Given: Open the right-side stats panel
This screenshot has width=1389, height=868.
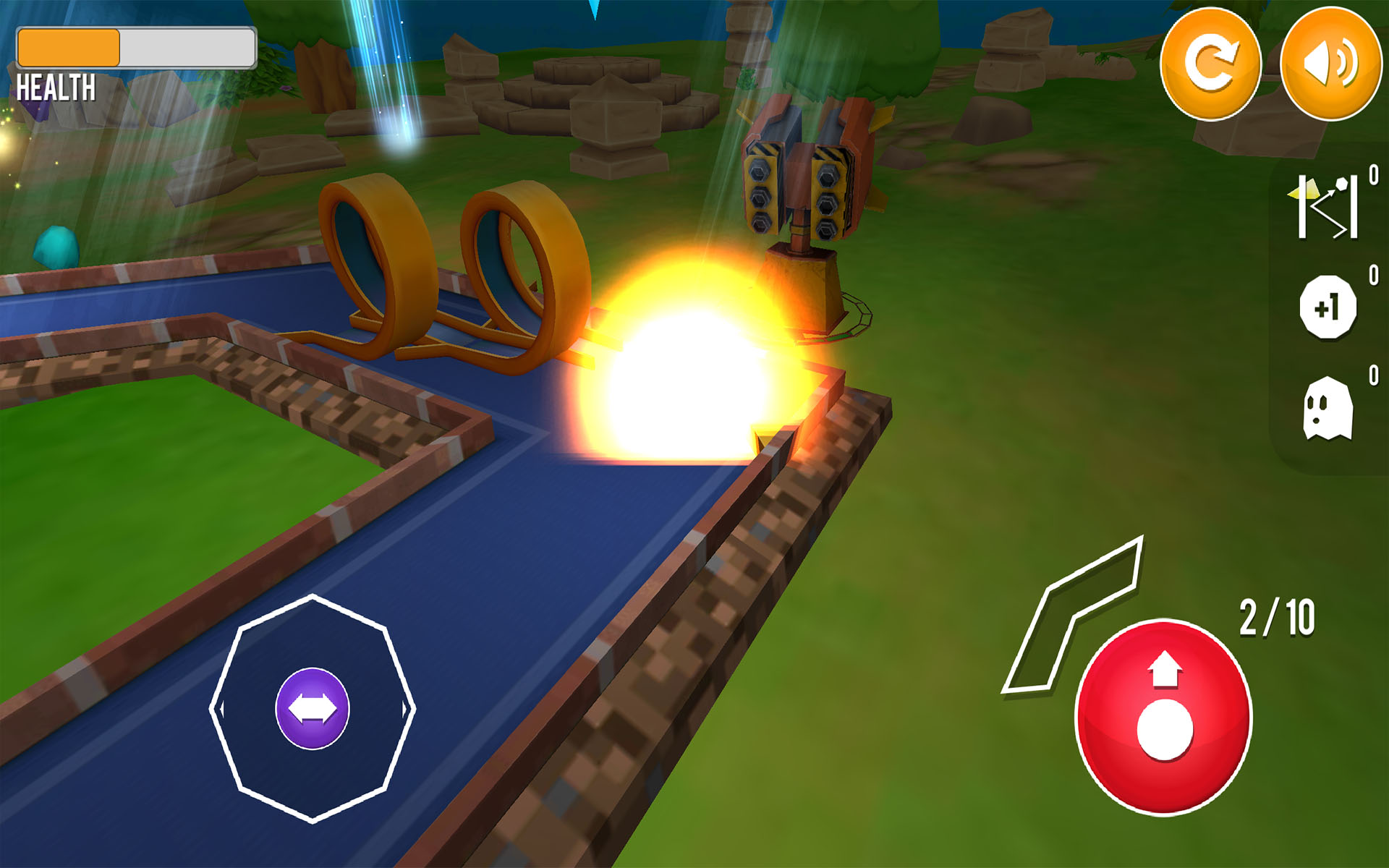Looking at the screenshot, I should (1336, 307).
